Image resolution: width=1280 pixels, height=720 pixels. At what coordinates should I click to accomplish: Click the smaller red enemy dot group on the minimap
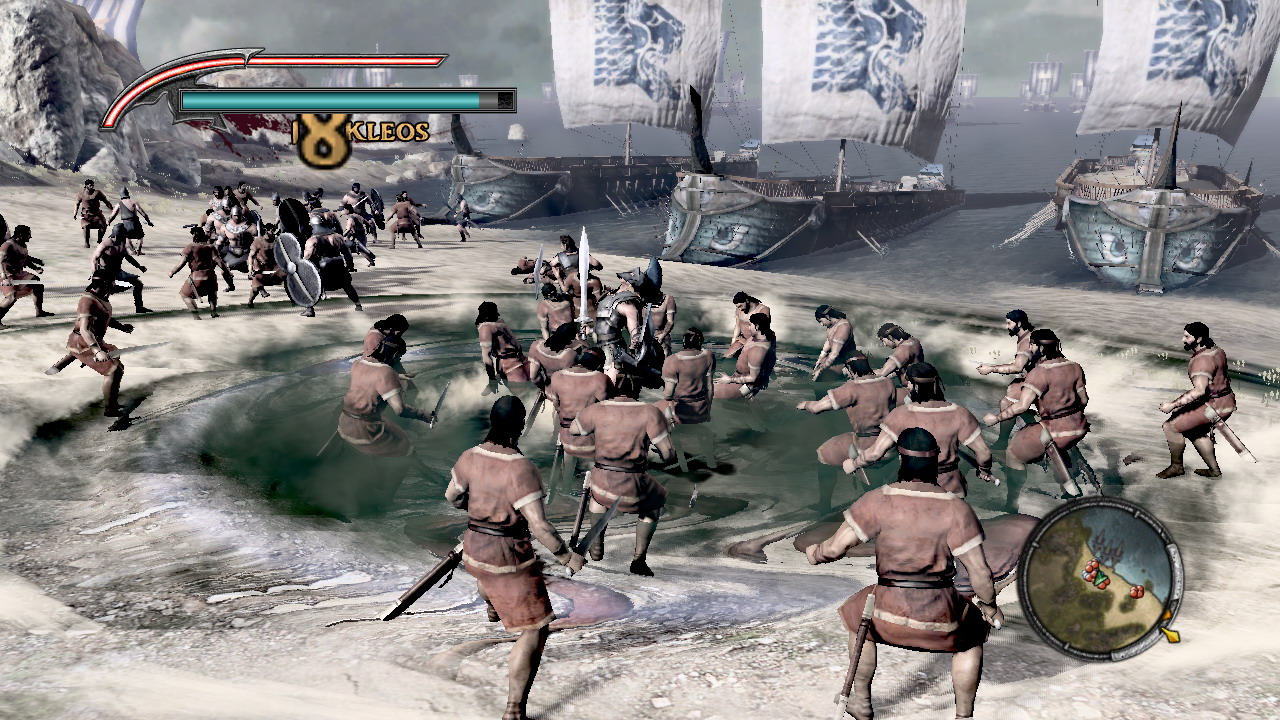(1136, 592)
